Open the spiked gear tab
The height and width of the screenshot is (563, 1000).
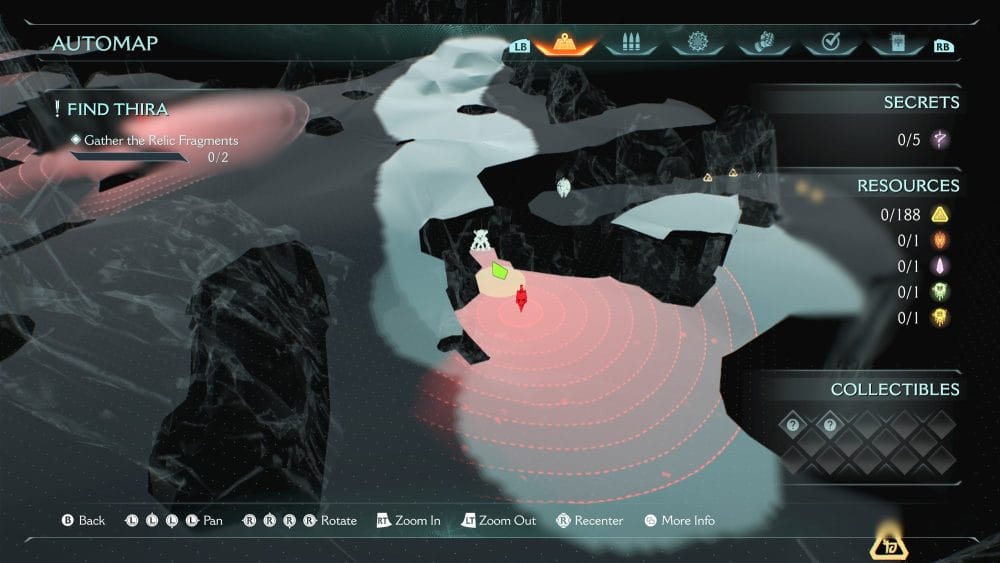(697, 44)
